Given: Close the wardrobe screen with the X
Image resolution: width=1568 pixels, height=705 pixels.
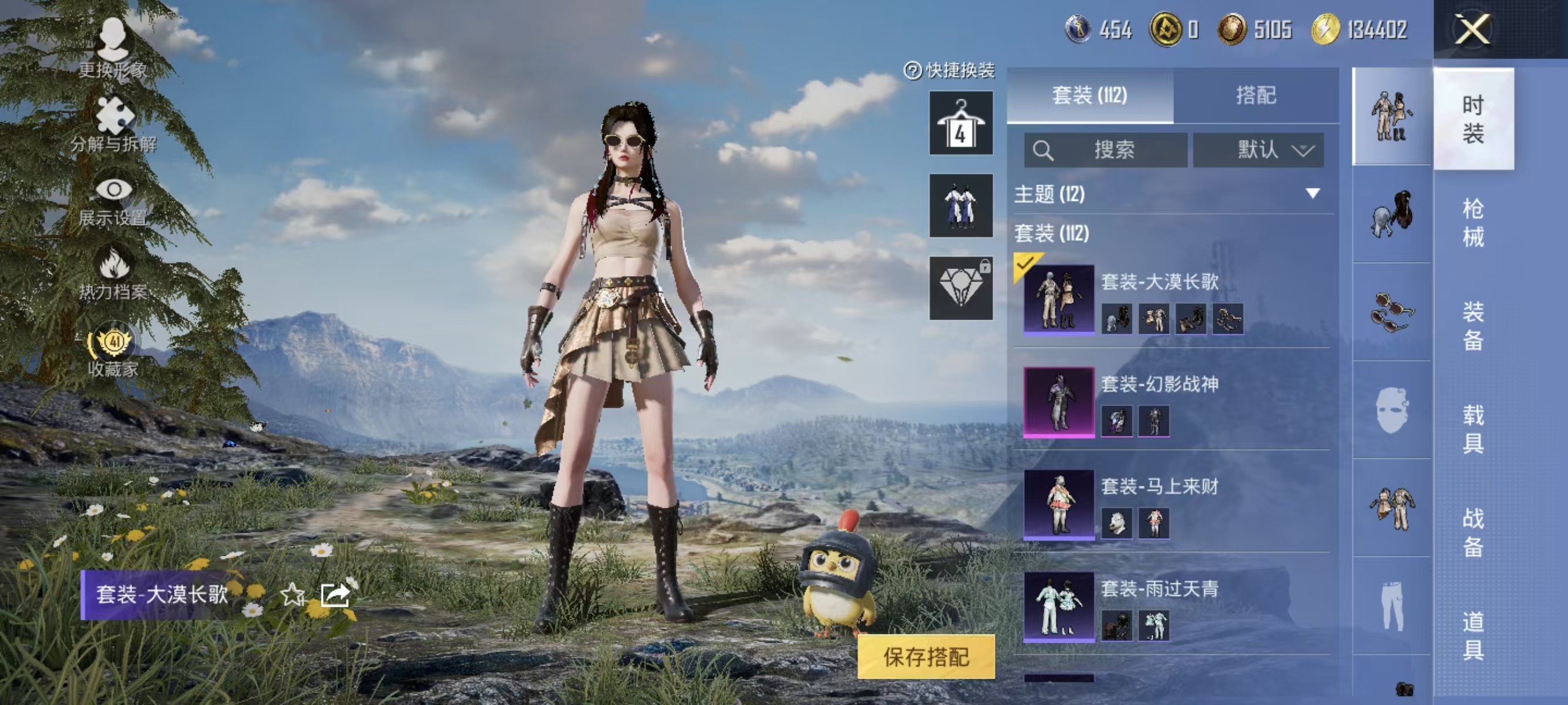Looking at the screenshot, I should coord(1472,29).
